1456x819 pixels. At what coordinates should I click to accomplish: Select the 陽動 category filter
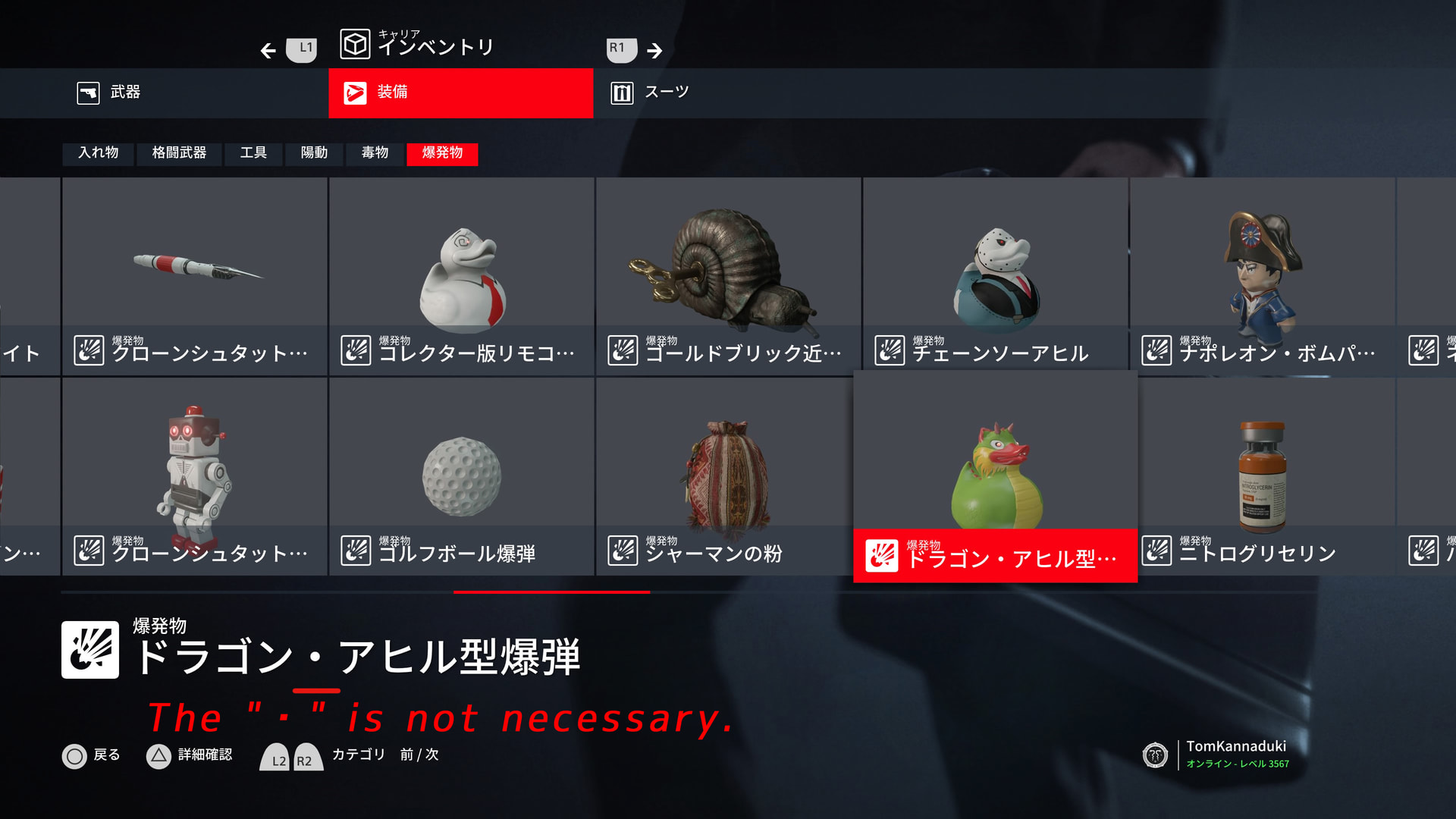coord(314,153)
